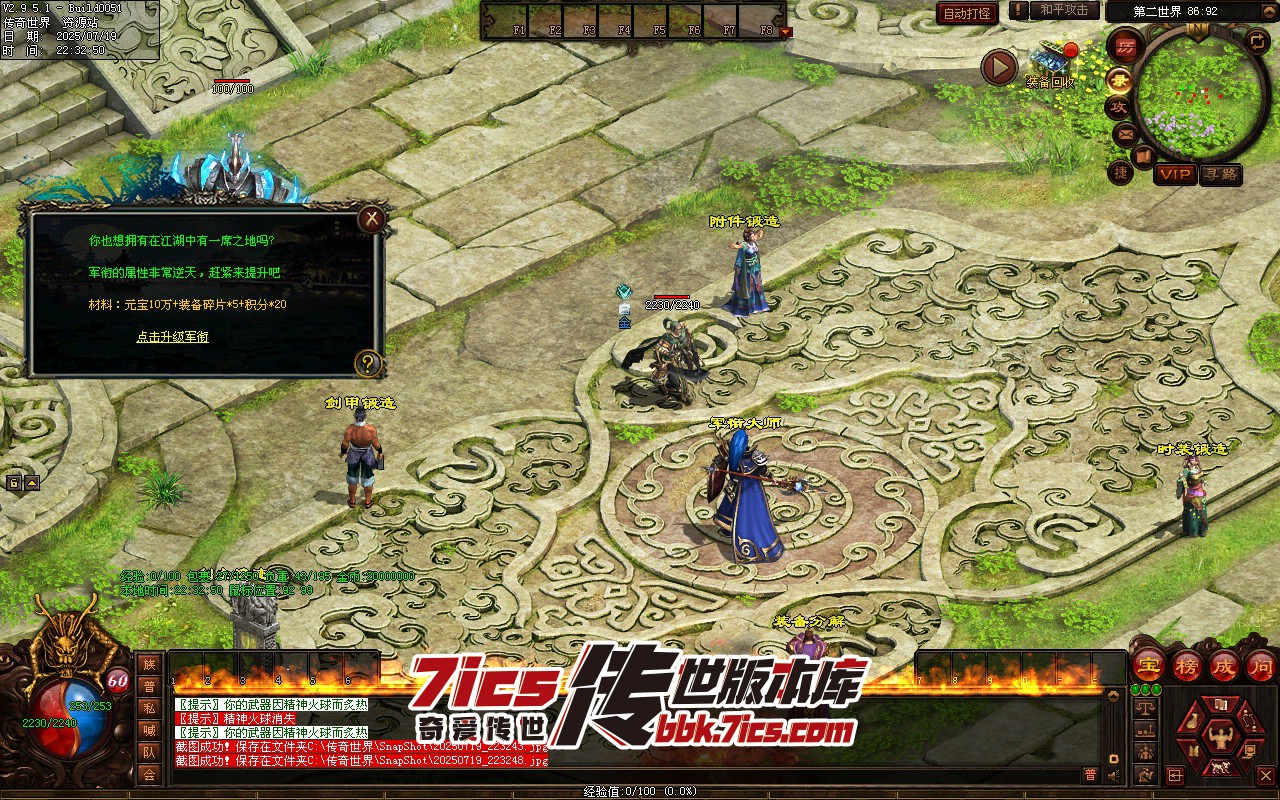Image resolution: width=1280 pixels, height=800 pixels.
Task: Open the dialog's question mark help
Action: click(368, 363)
